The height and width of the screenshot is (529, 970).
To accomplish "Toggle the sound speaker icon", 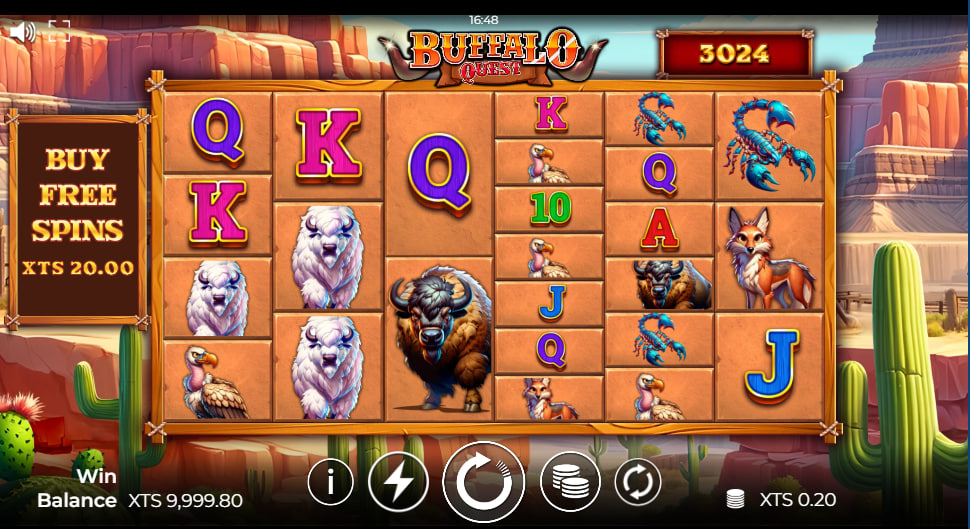I will pos(22,31).
